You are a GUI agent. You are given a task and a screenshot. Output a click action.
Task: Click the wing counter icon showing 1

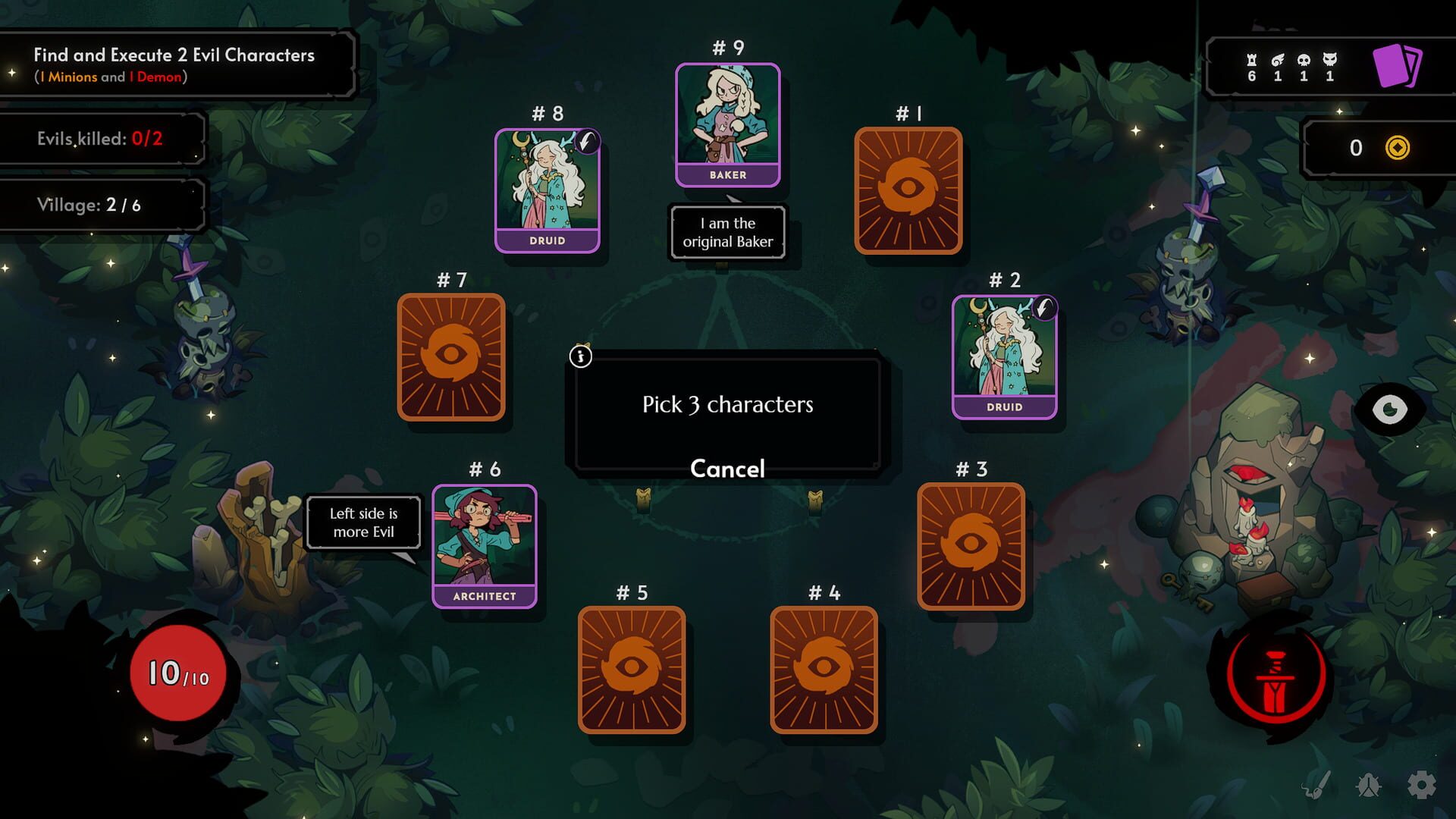point(1279,58)
